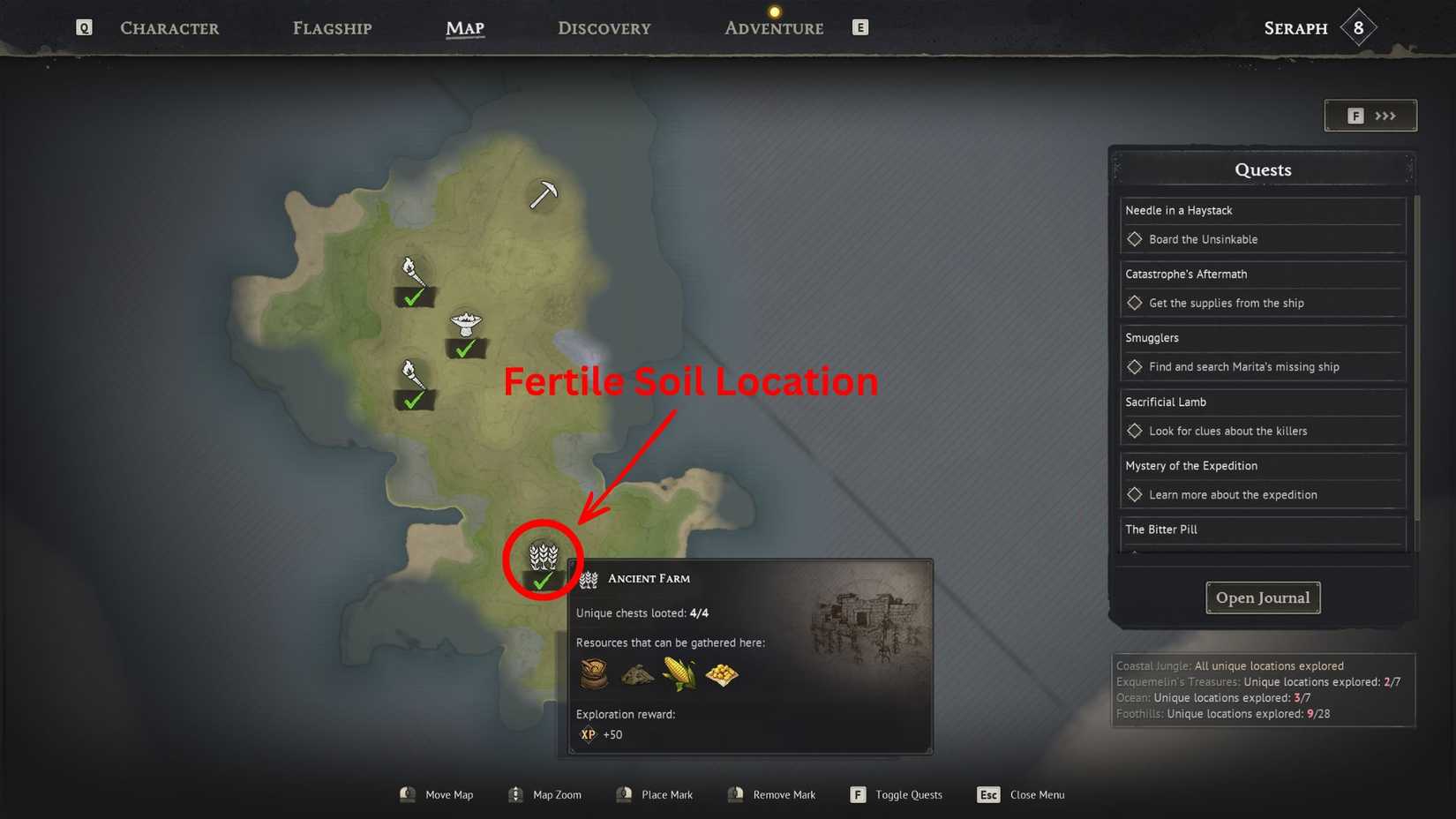Click the green checkmark under the Ancient Farm icon
This screenshot has width=1456, height=819.
[542, 581]
